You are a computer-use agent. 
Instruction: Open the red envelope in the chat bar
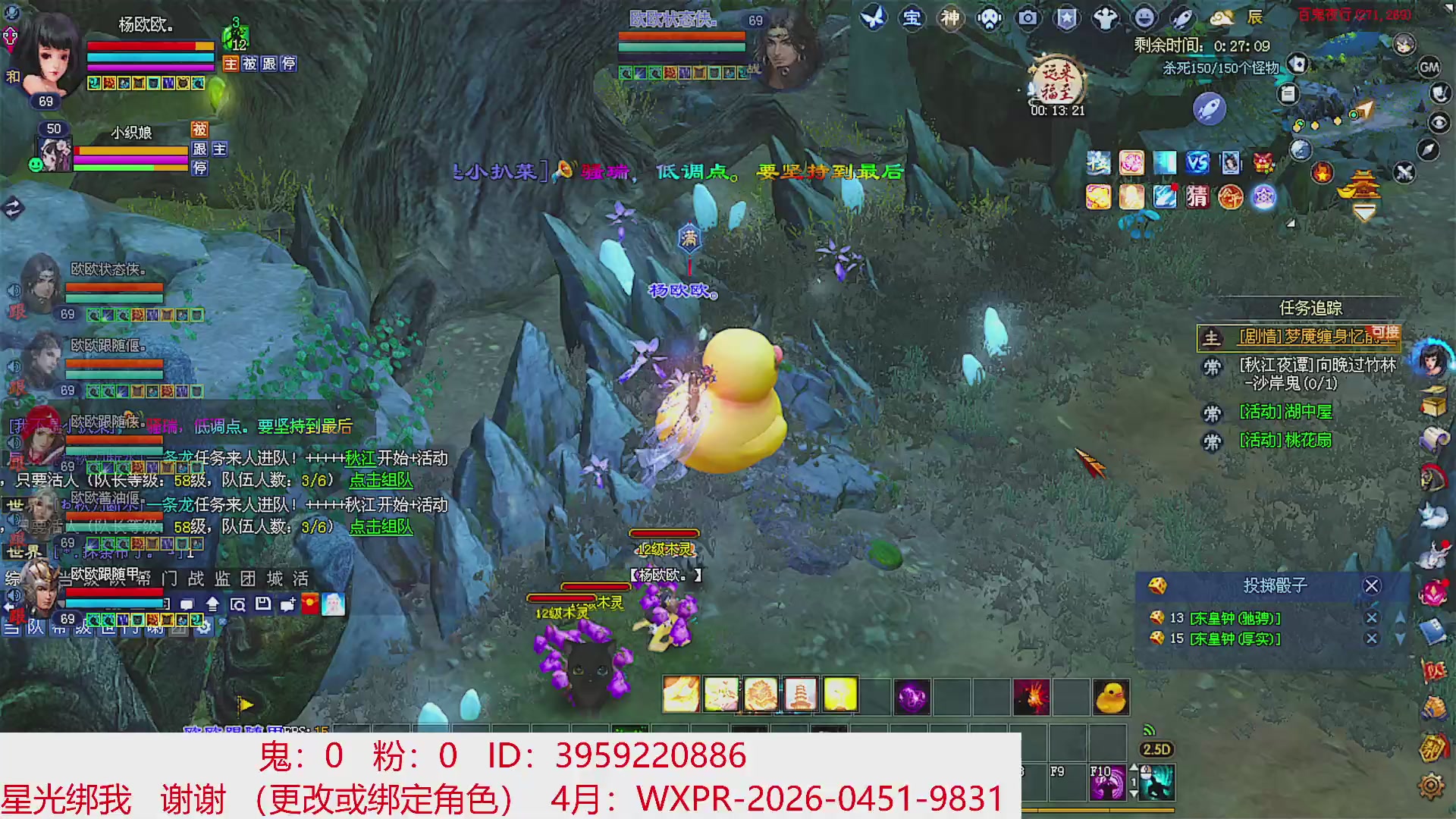310,604
